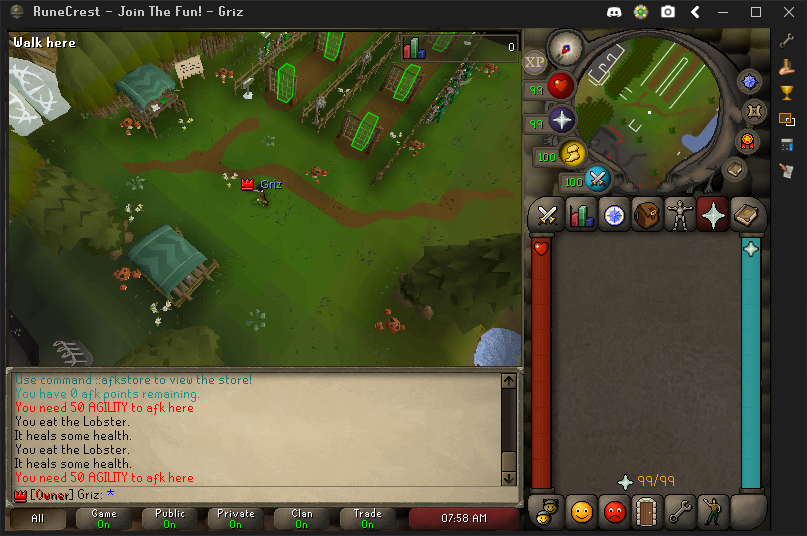Screen dimensions: 807x536
Task: Open the Inventory backpack tab
Action: click(x=647, y=214)
